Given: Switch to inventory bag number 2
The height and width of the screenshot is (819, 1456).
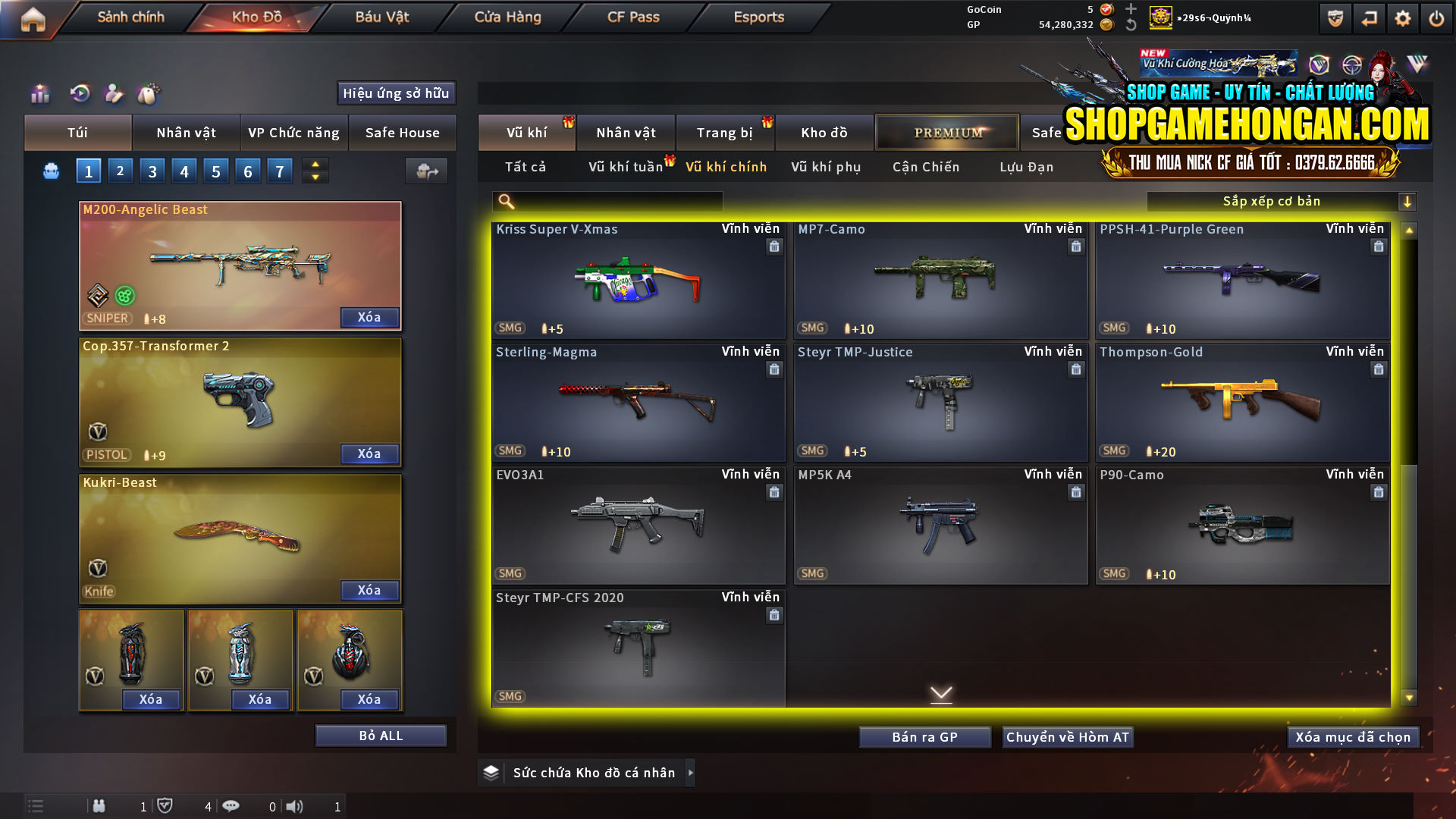Looking at the screenshot, I should [120, 171].
